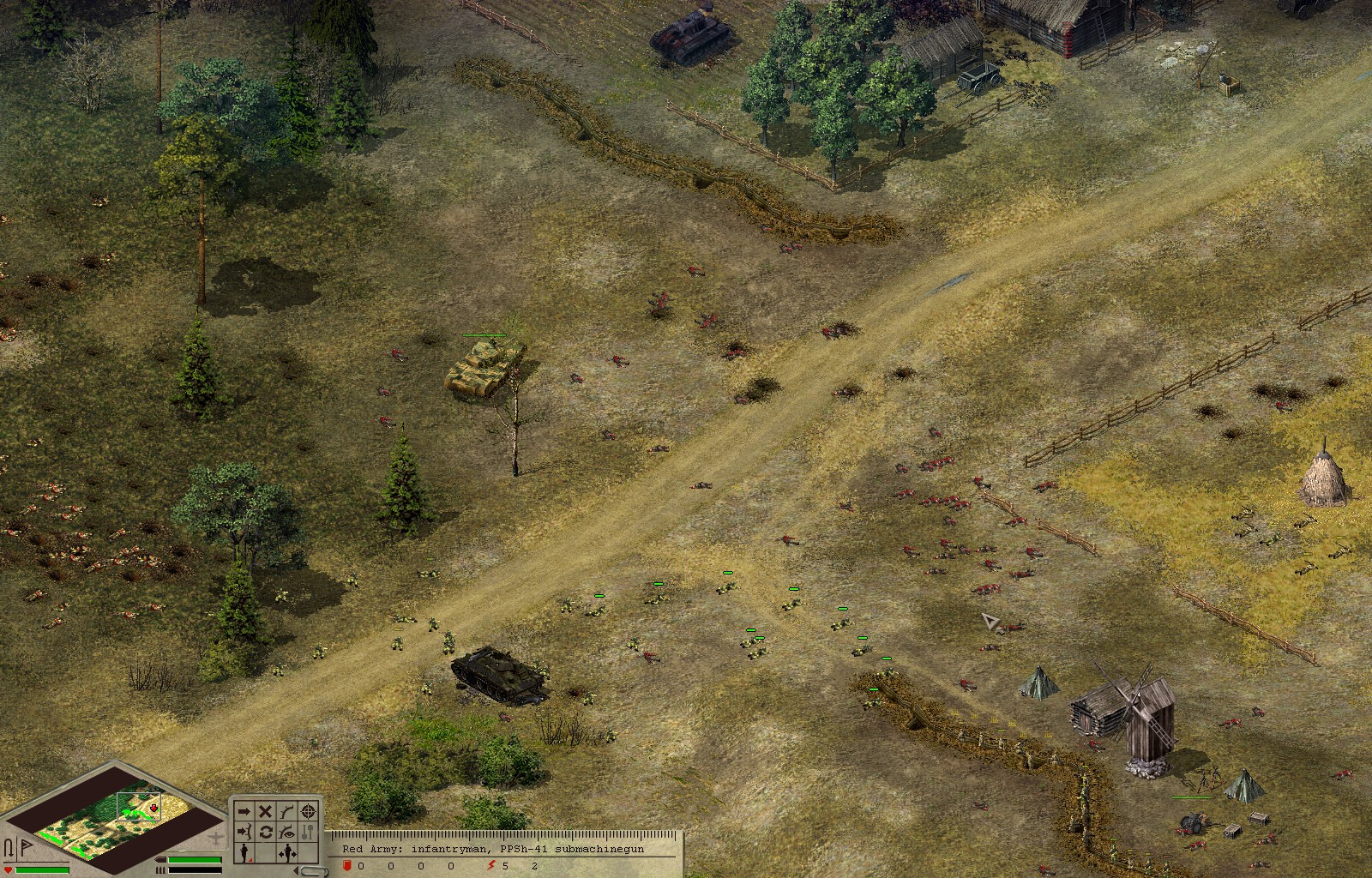The image size is (1372, 878).
Task: Click the bullet ammunition icon above the fuel bar
Action: [x=161, y=857]
